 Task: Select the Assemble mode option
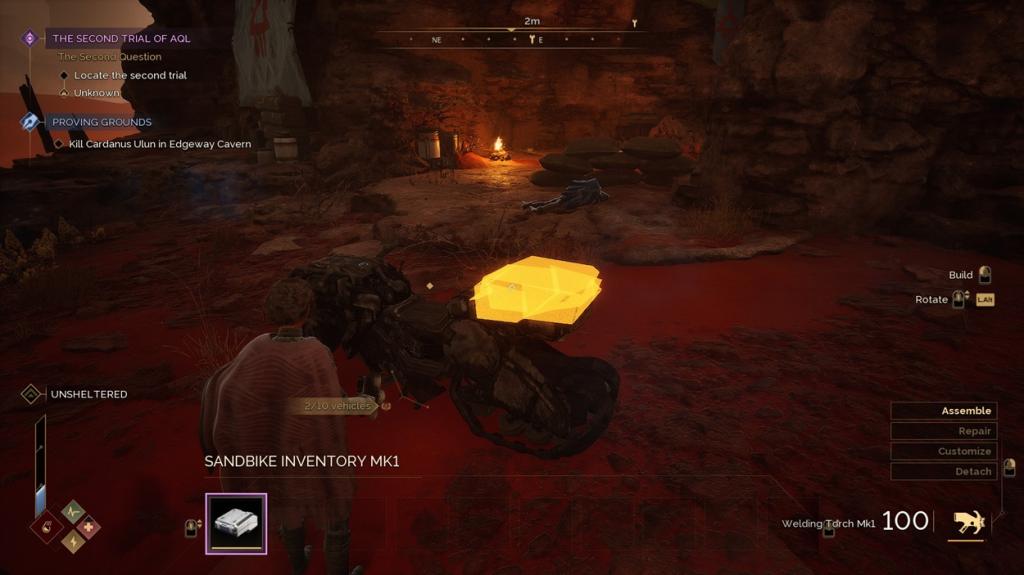pos(943,411)
